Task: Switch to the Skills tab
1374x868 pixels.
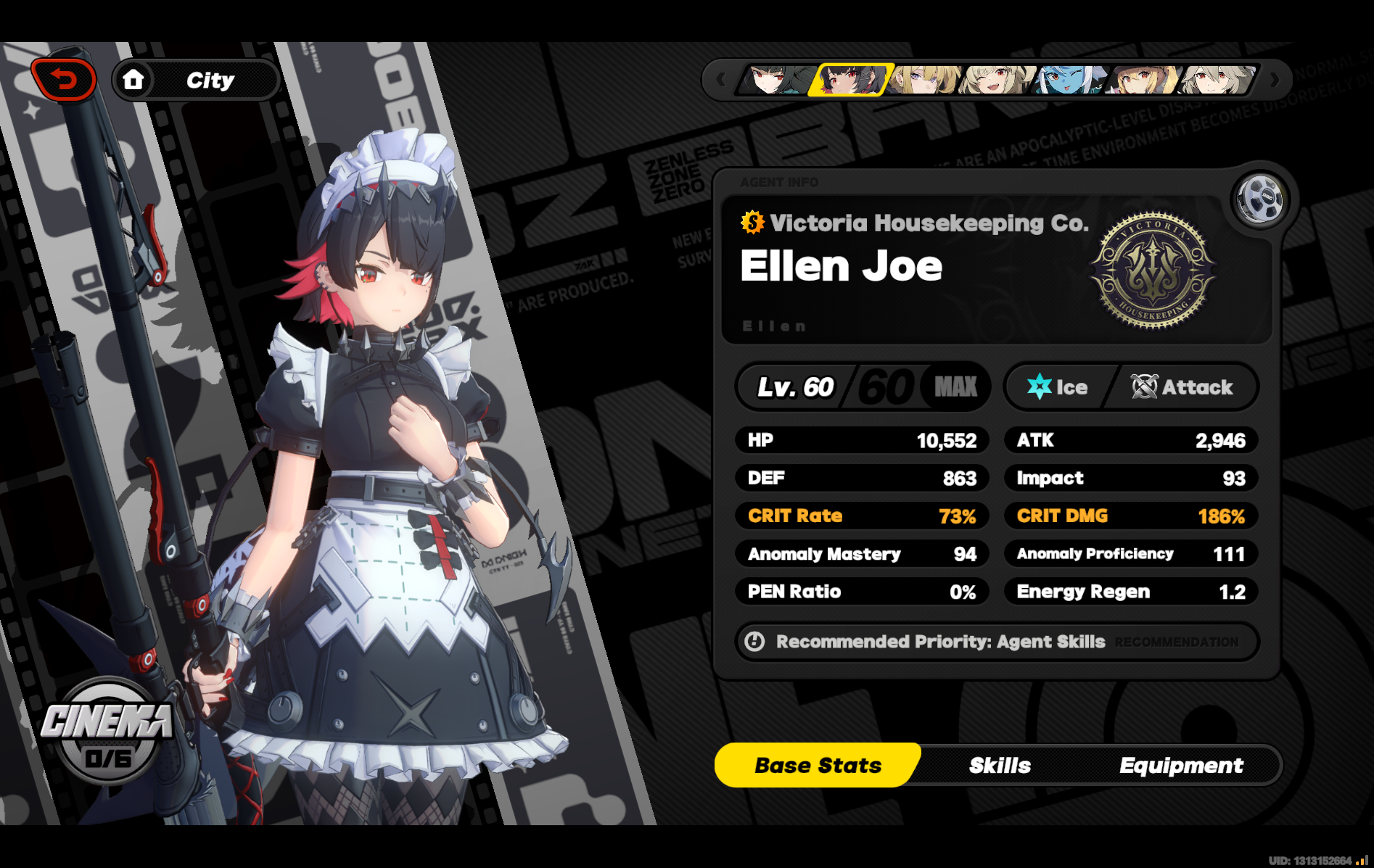Action: click(x=1000, y=765)
